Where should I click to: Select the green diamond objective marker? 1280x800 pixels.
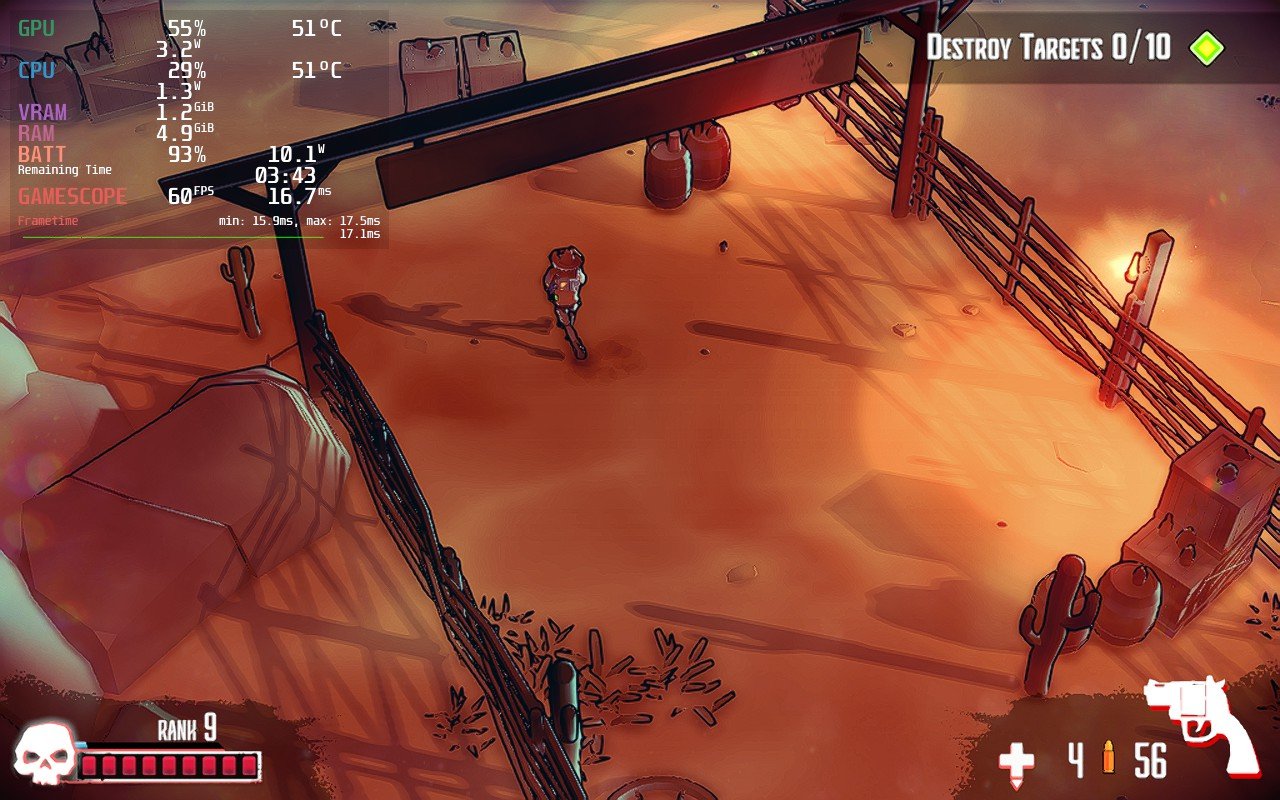pos(1206,48)
